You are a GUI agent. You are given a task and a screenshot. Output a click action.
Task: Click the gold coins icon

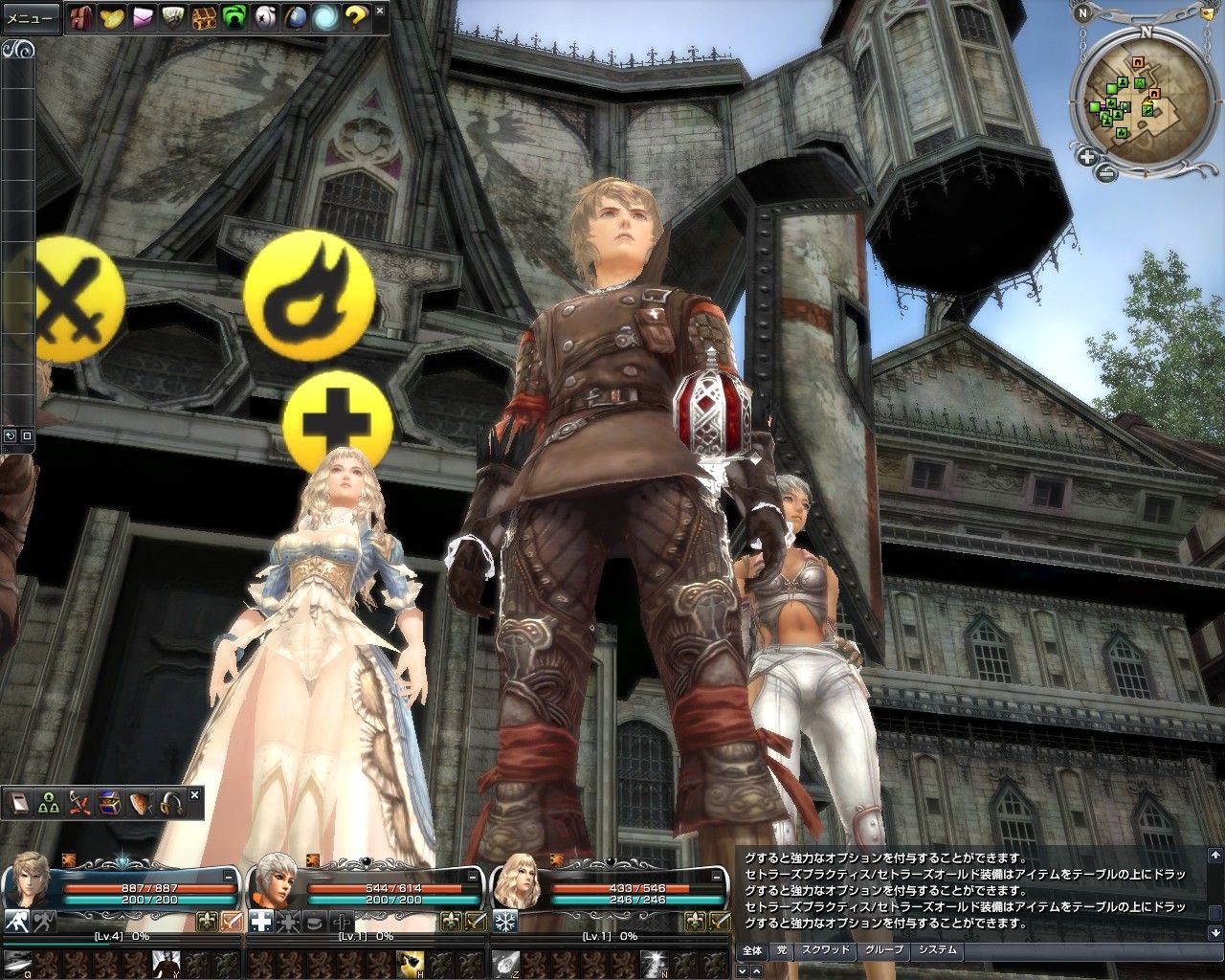pyautogui.click(x=112, y=17)
